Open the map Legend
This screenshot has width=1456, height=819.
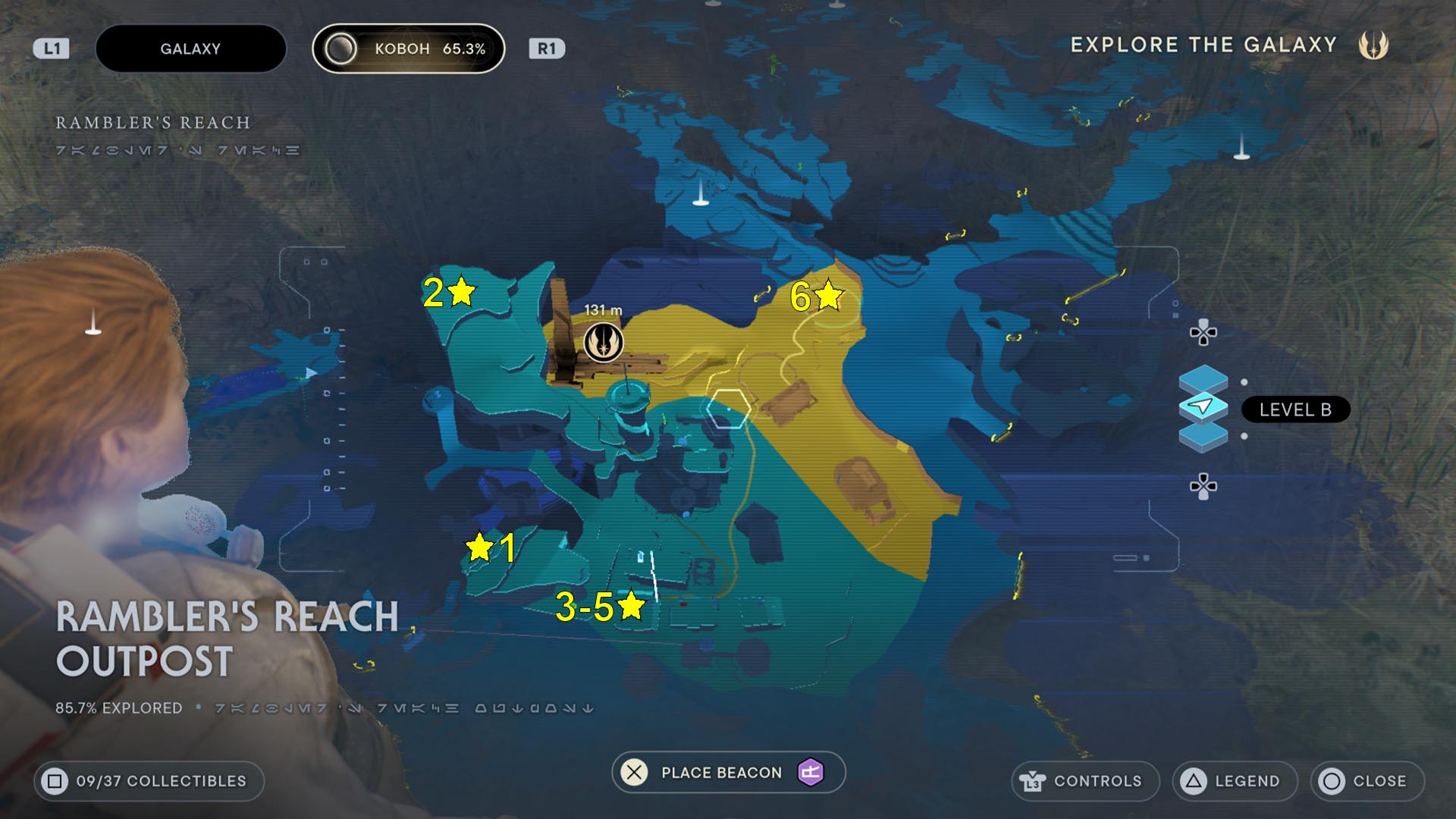click(x=1234, y=781)
